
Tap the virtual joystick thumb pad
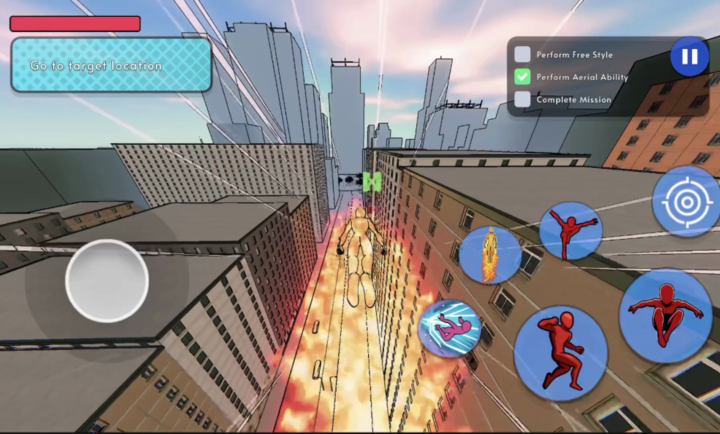(x=107, y=280)
